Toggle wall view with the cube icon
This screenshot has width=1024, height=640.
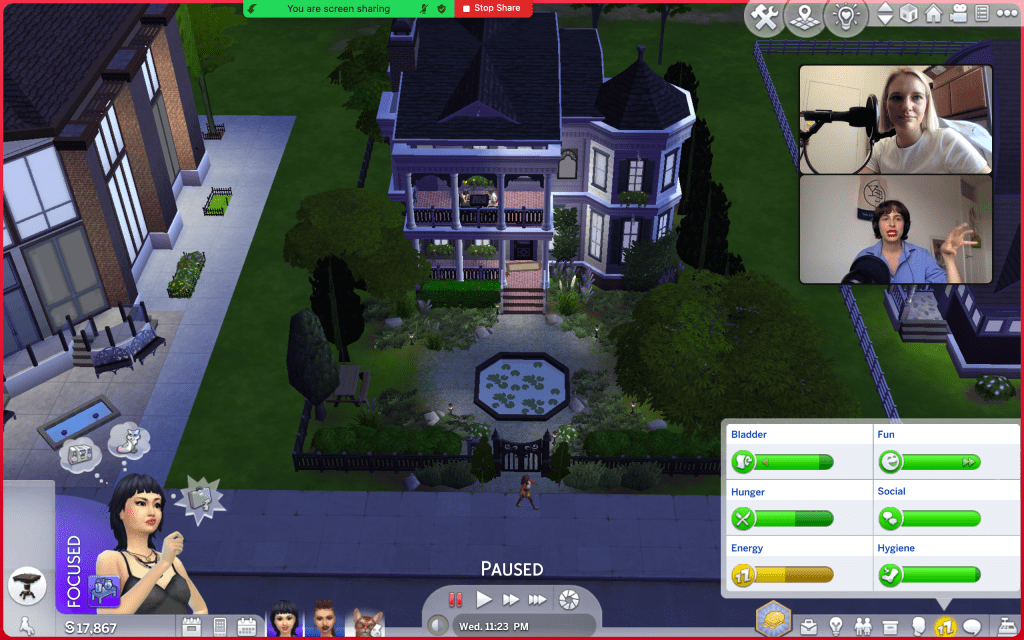[x=909, y=14]
